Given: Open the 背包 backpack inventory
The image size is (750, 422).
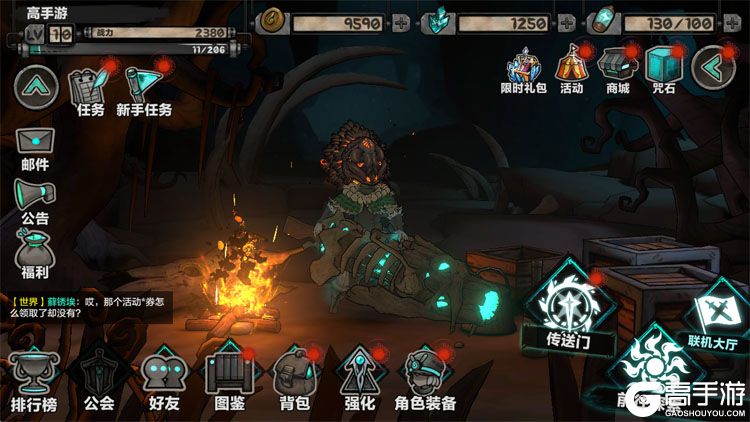Looking at the screenshot, I should click(x=294, y=379).
